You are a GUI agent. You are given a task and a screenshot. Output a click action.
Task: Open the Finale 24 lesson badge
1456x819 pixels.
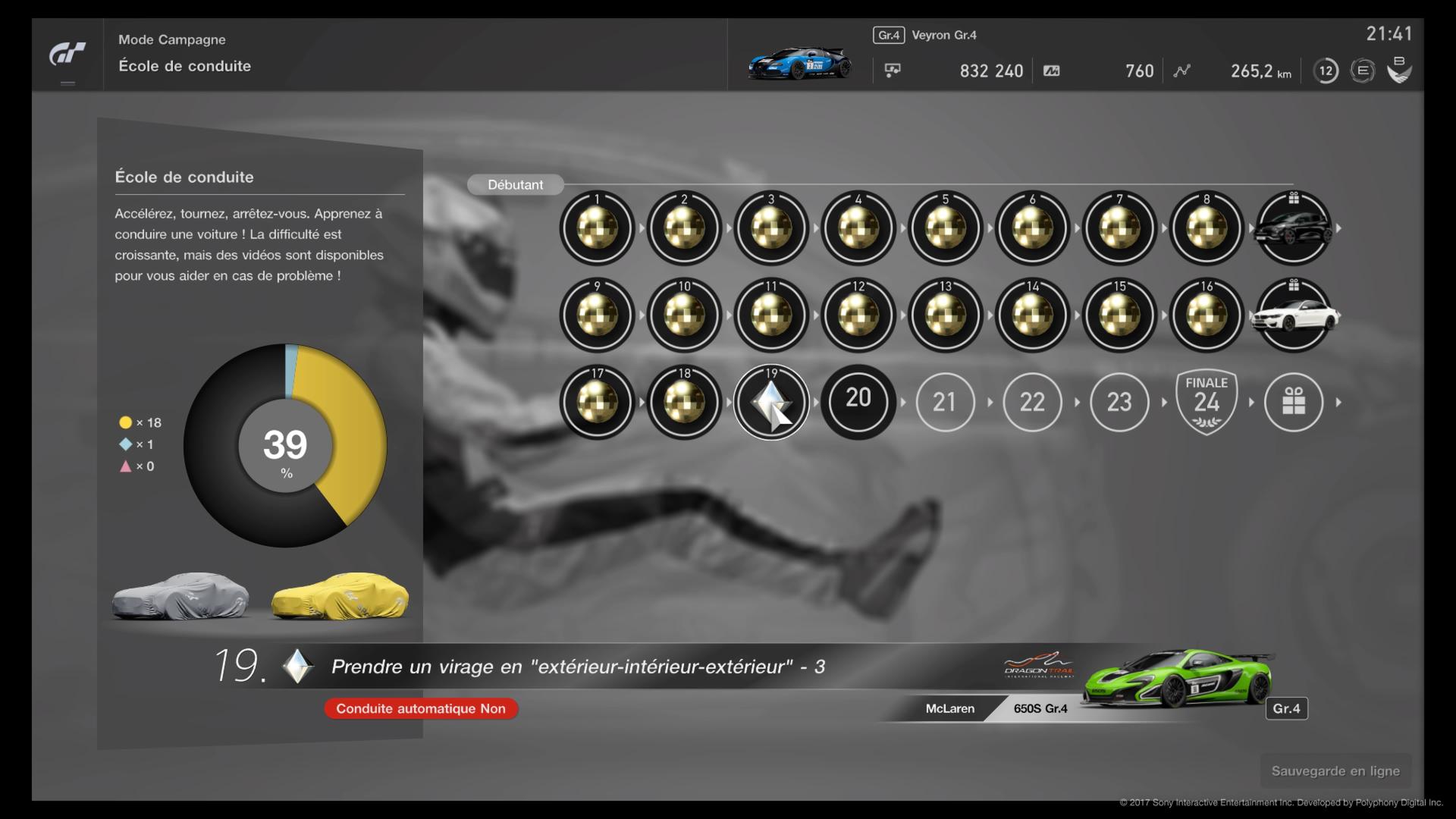(1207, 402)
